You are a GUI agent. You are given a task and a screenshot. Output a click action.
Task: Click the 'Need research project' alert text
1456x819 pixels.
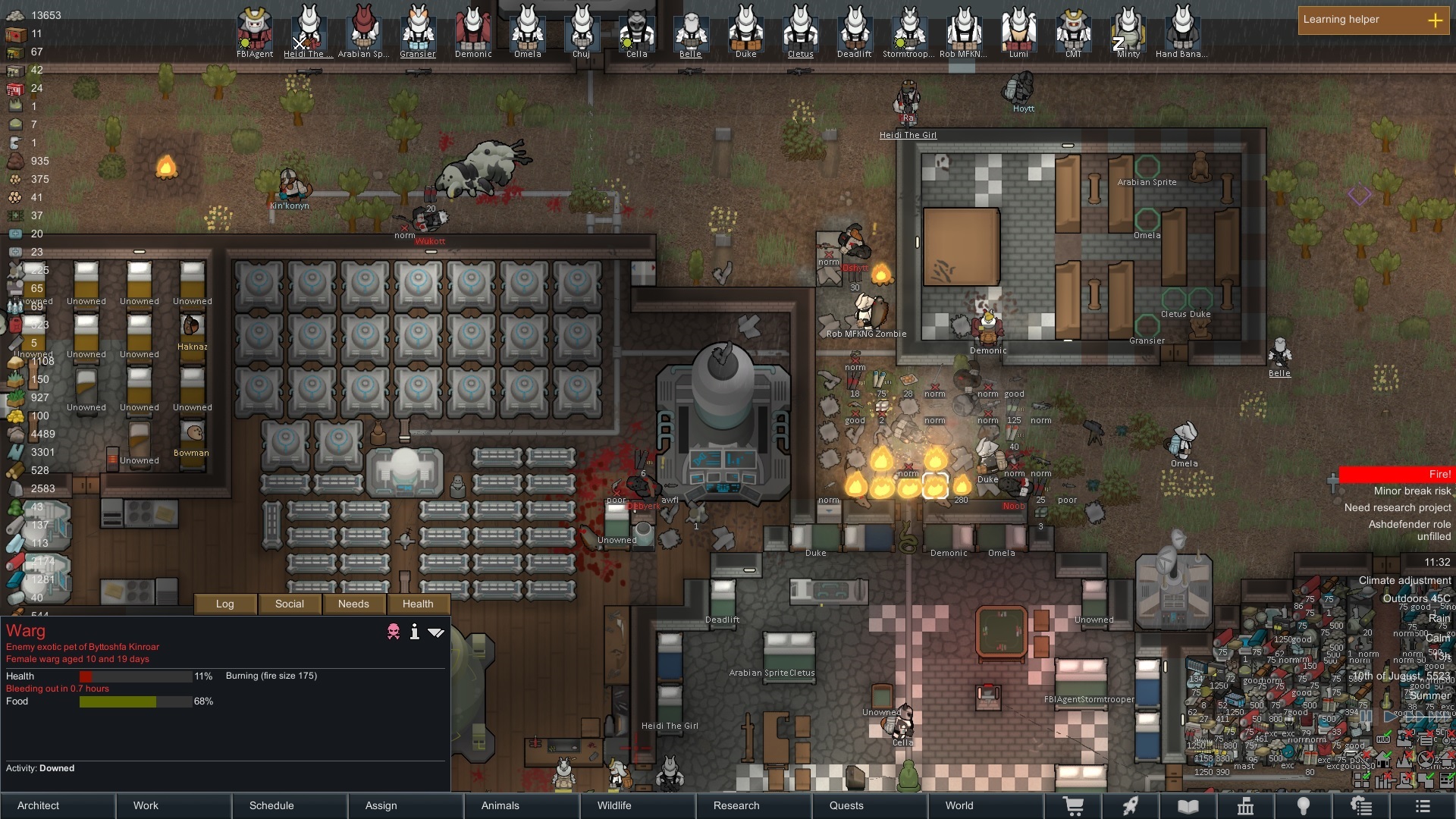tap(1398, 507)
